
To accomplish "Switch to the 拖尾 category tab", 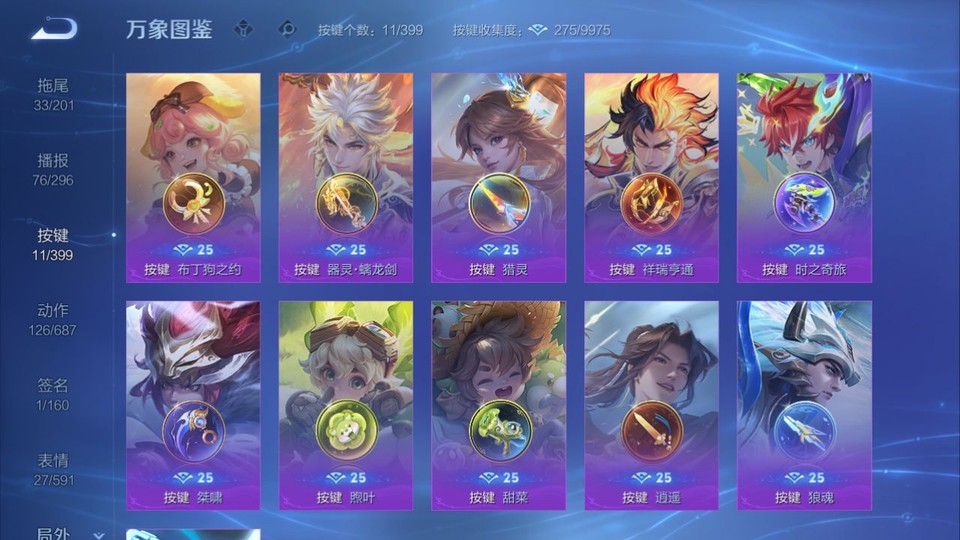I will coord(53,94).
